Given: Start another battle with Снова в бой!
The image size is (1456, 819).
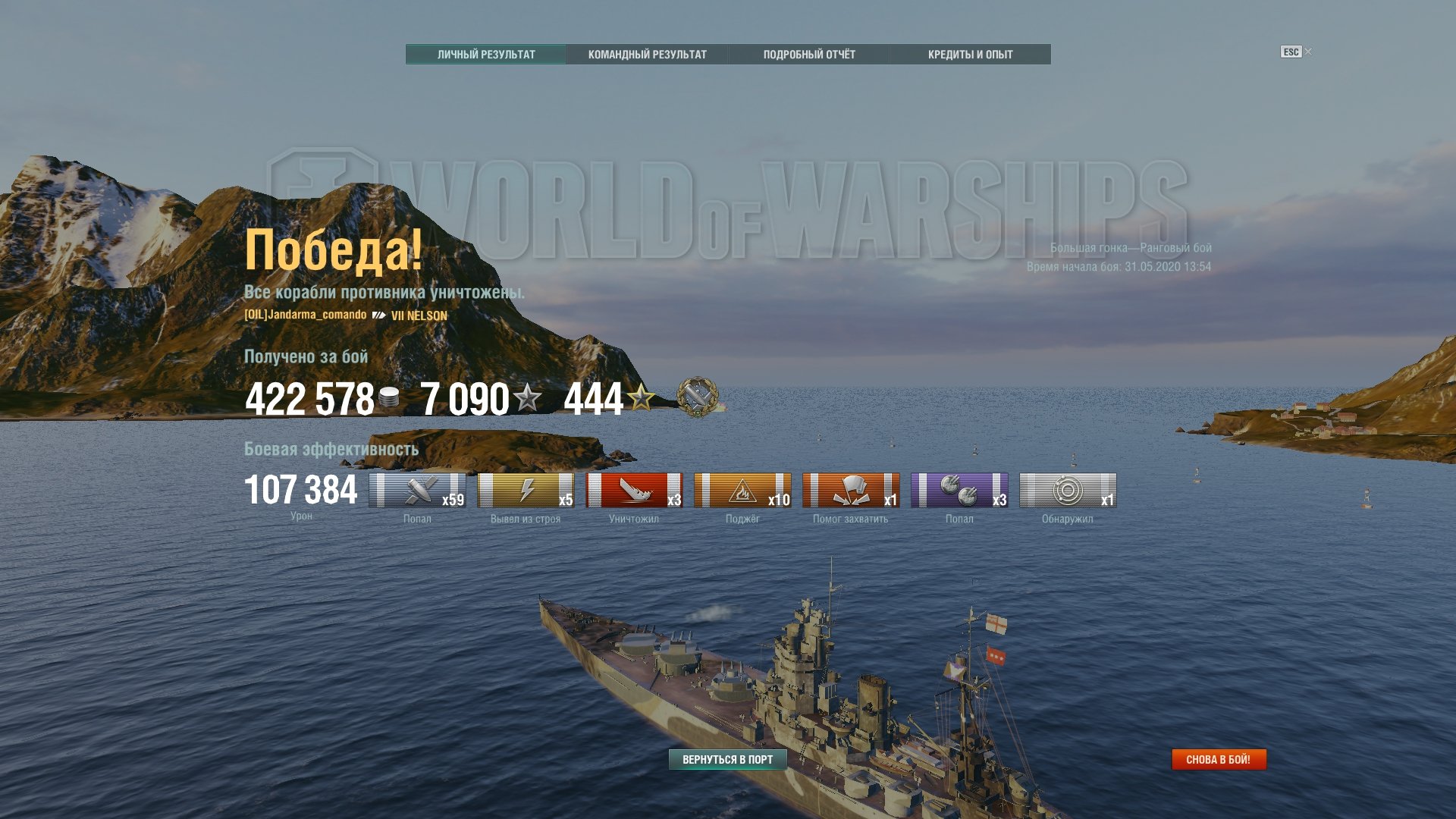Looking at the screenshot, I should (x=1219, y=759).
